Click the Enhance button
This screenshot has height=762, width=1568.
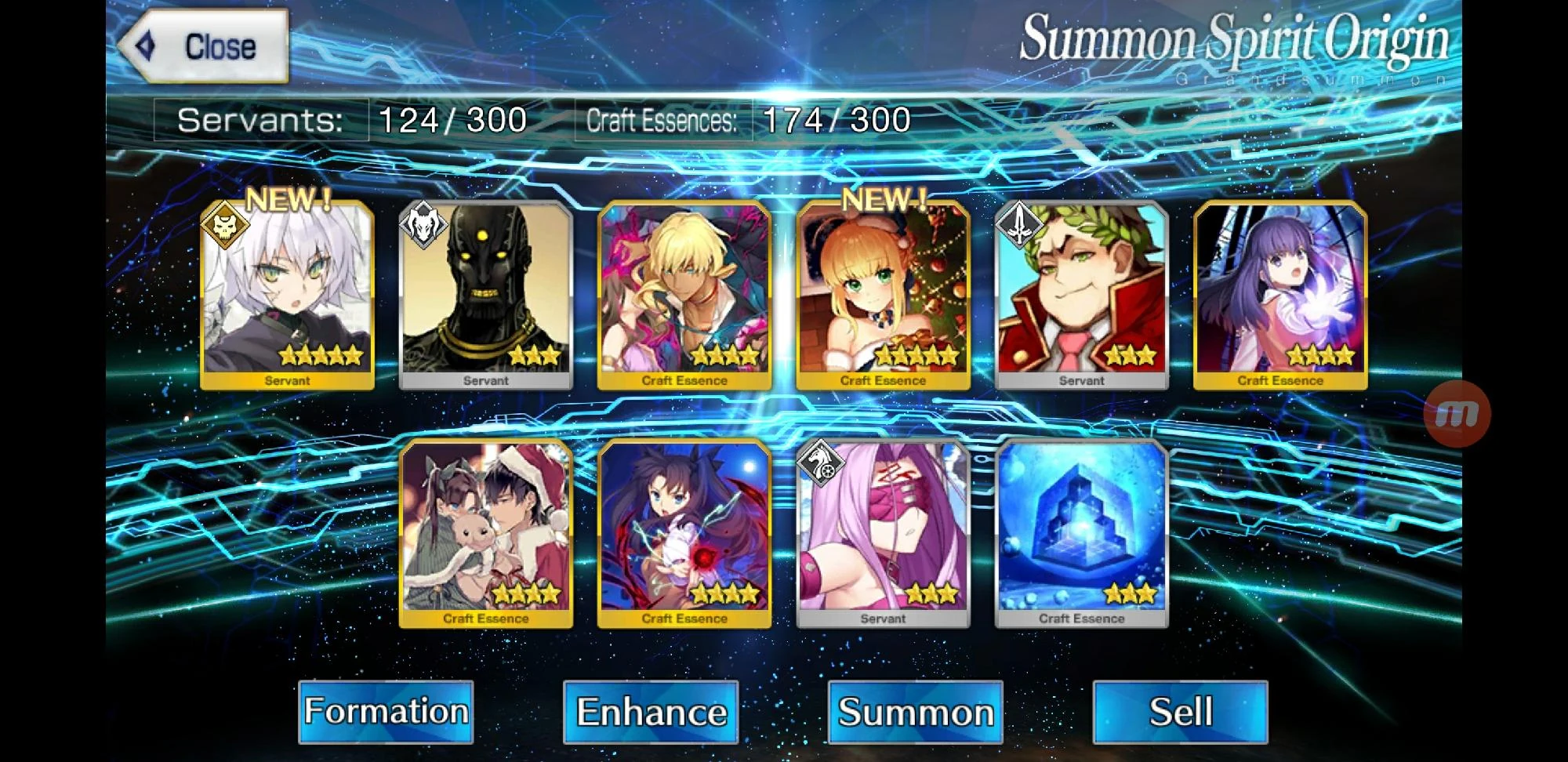point(651,711)
